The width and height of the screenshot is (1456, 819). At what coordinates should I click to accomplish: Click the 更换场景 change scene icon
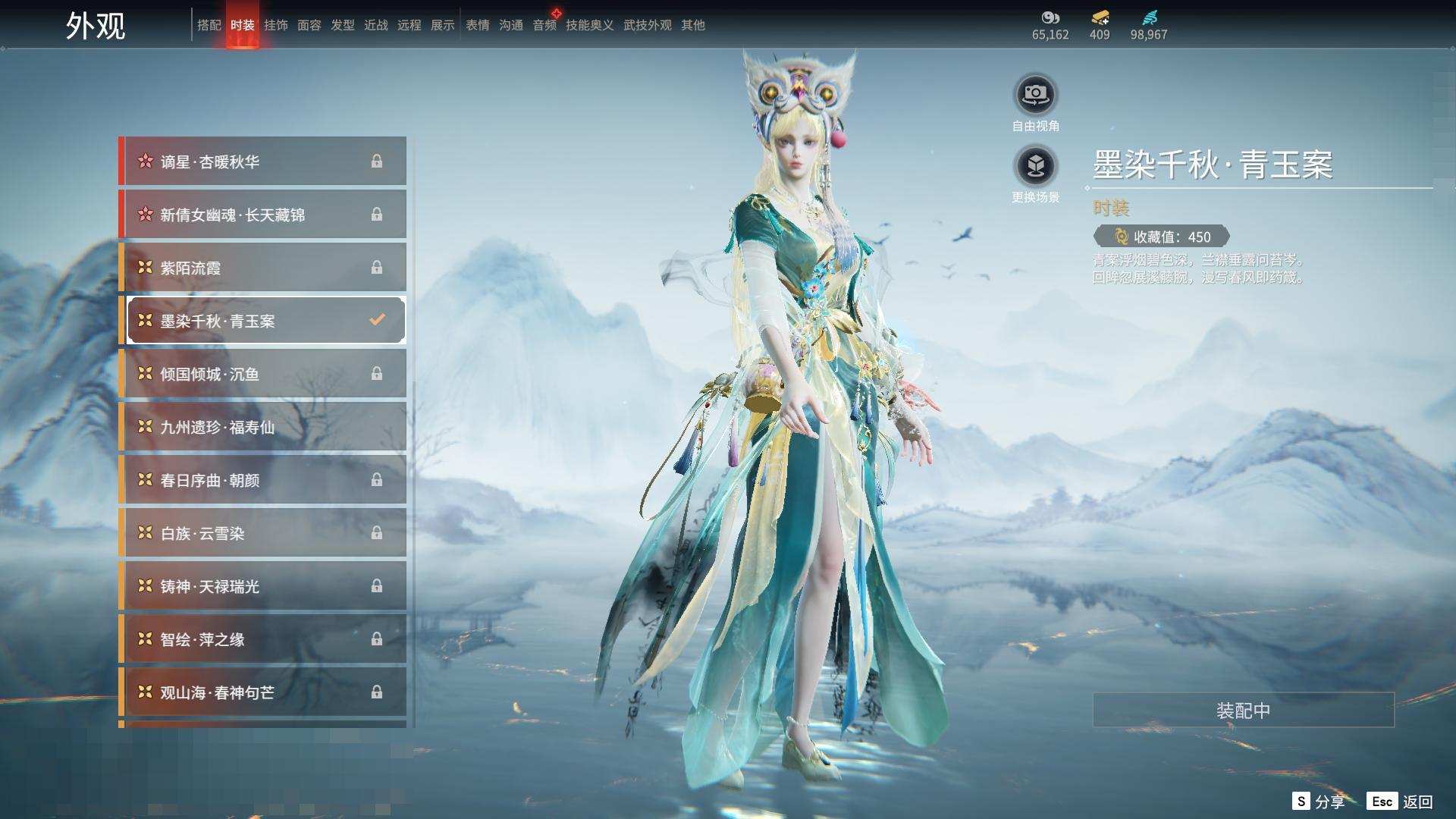(x=1035, y=166)
